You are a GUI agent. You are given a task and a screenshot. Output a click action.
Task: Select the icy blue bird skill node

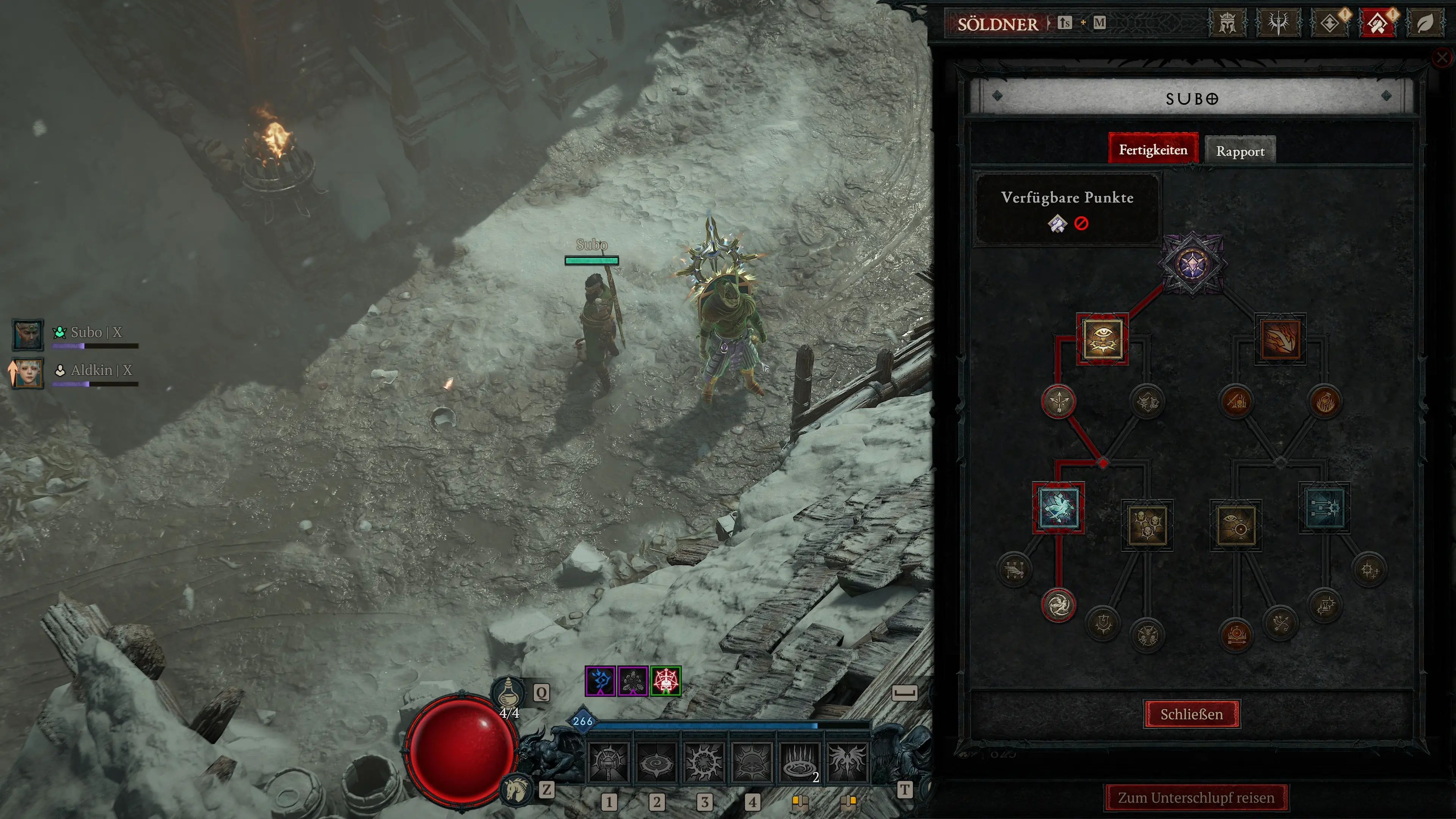tap(1058, 508)
